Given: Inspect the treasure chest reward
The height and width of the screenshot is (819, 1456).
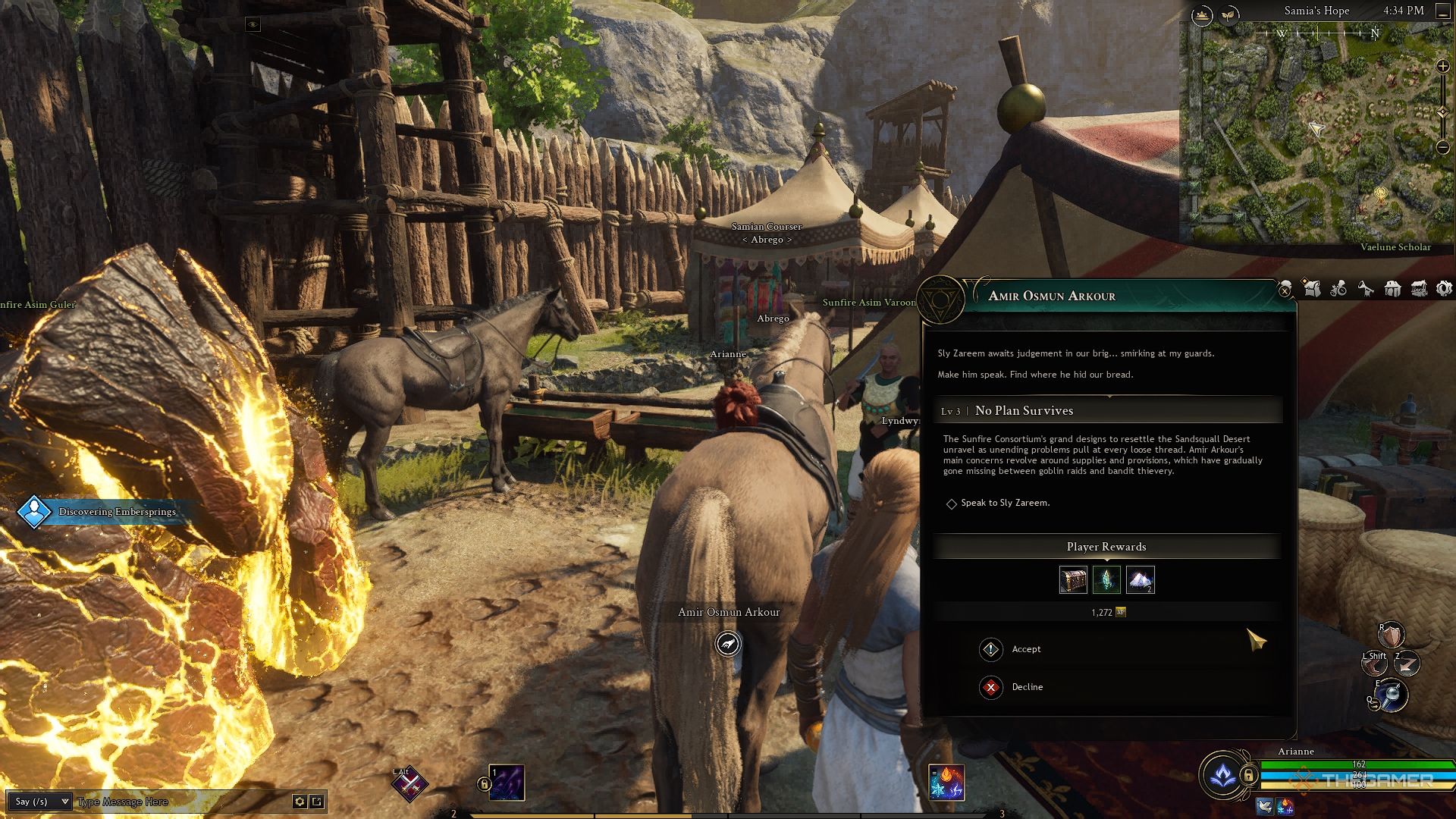Looking at the screenshot, I should (1073, 580).
